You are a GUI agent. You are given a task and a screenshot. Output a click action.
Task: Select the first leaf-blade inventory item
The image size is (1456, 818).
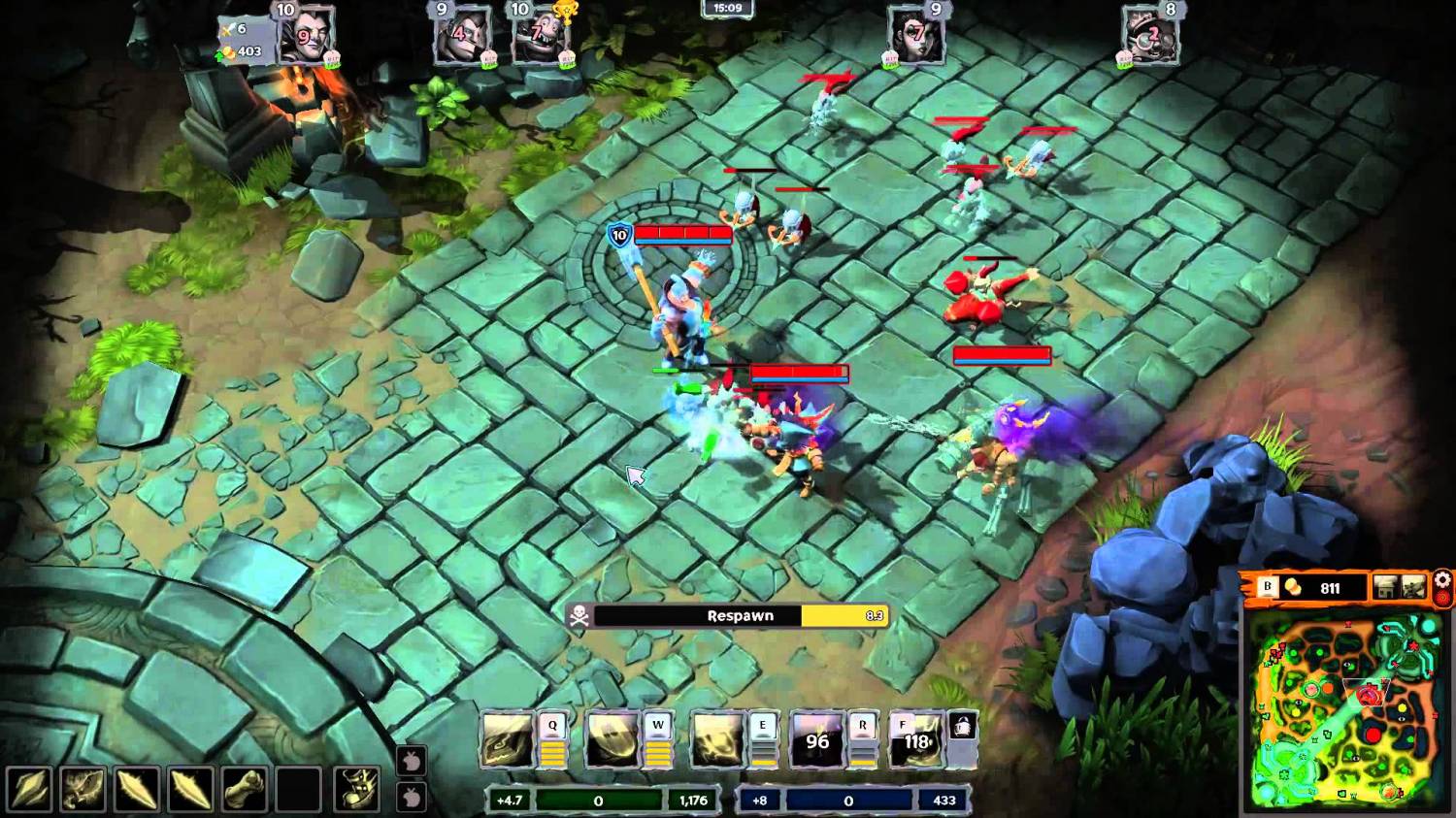[x=29, y=789]
